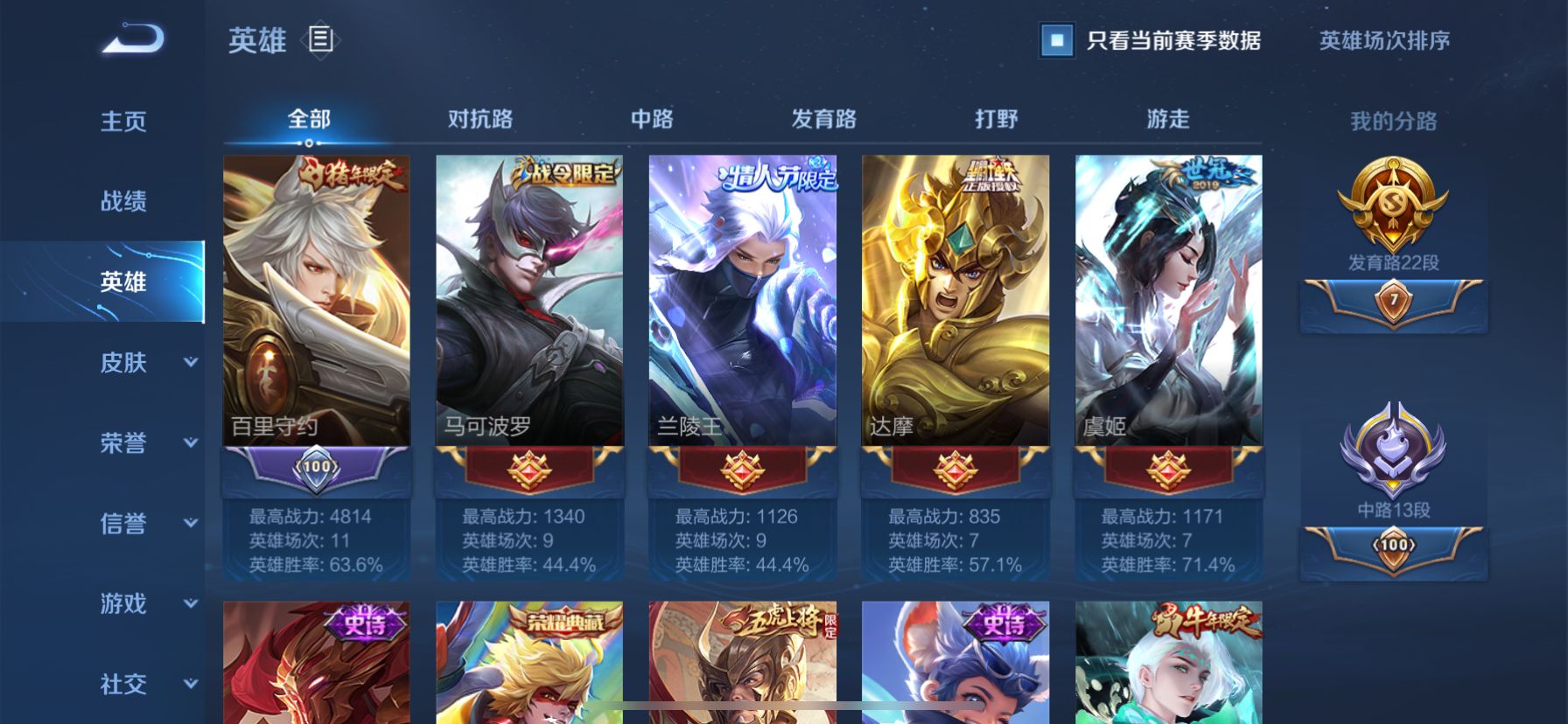Expand the 皮肤 sidebar section

point(123,363)
